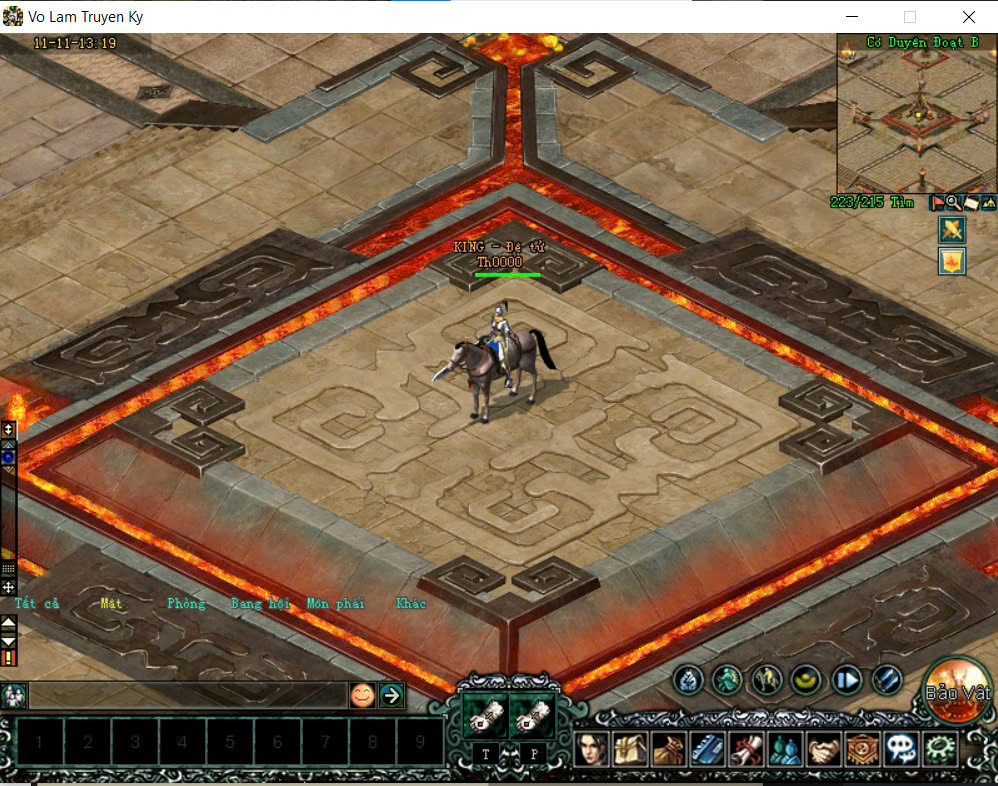Click the handshake trade icon
Viewport: 998px width, 786px height.
(x=822, y=747)
